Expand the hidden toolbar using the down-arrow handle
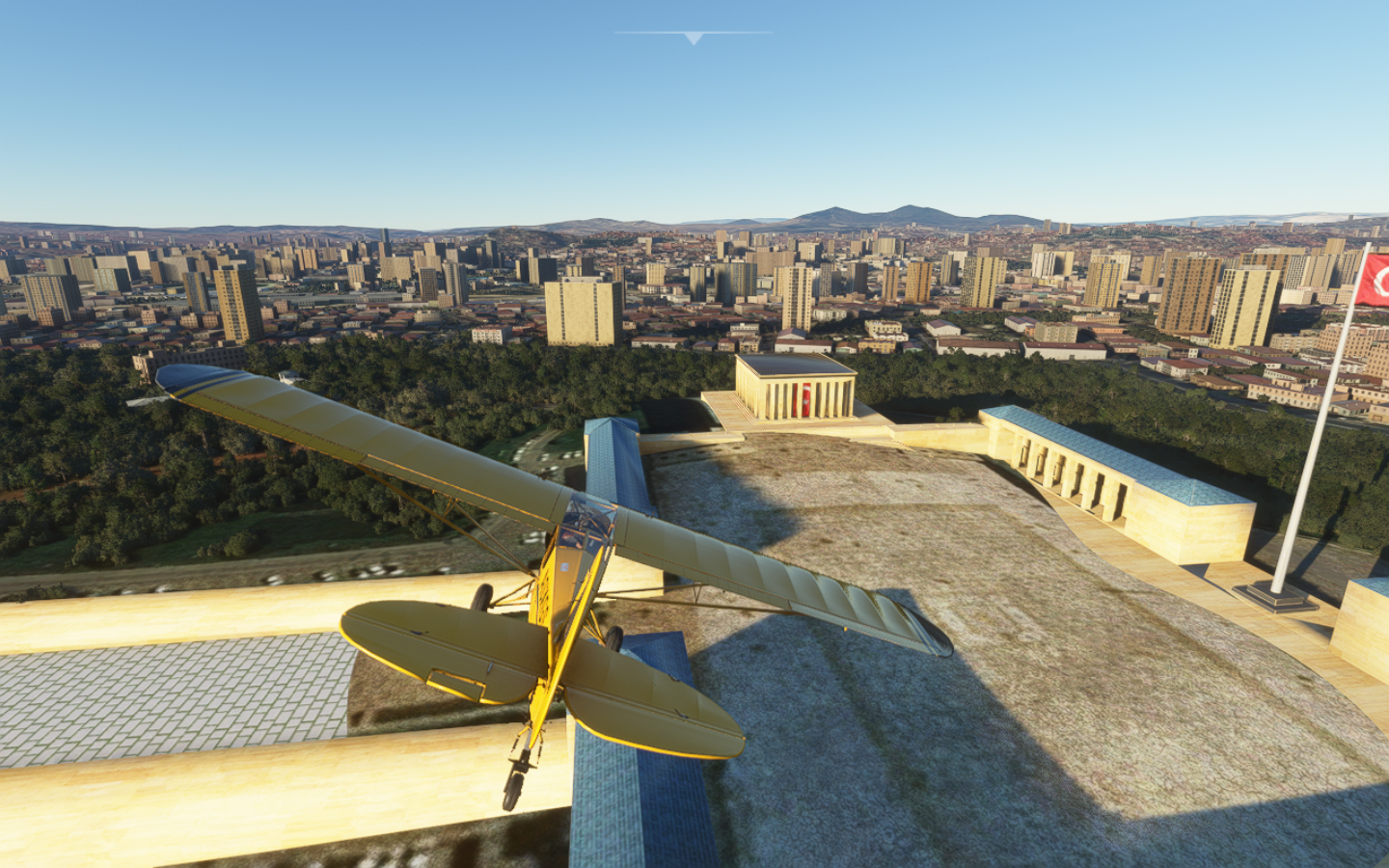The width and height of the screenshot is (1389, 868). pyautogui.click(x=693, y=38)
